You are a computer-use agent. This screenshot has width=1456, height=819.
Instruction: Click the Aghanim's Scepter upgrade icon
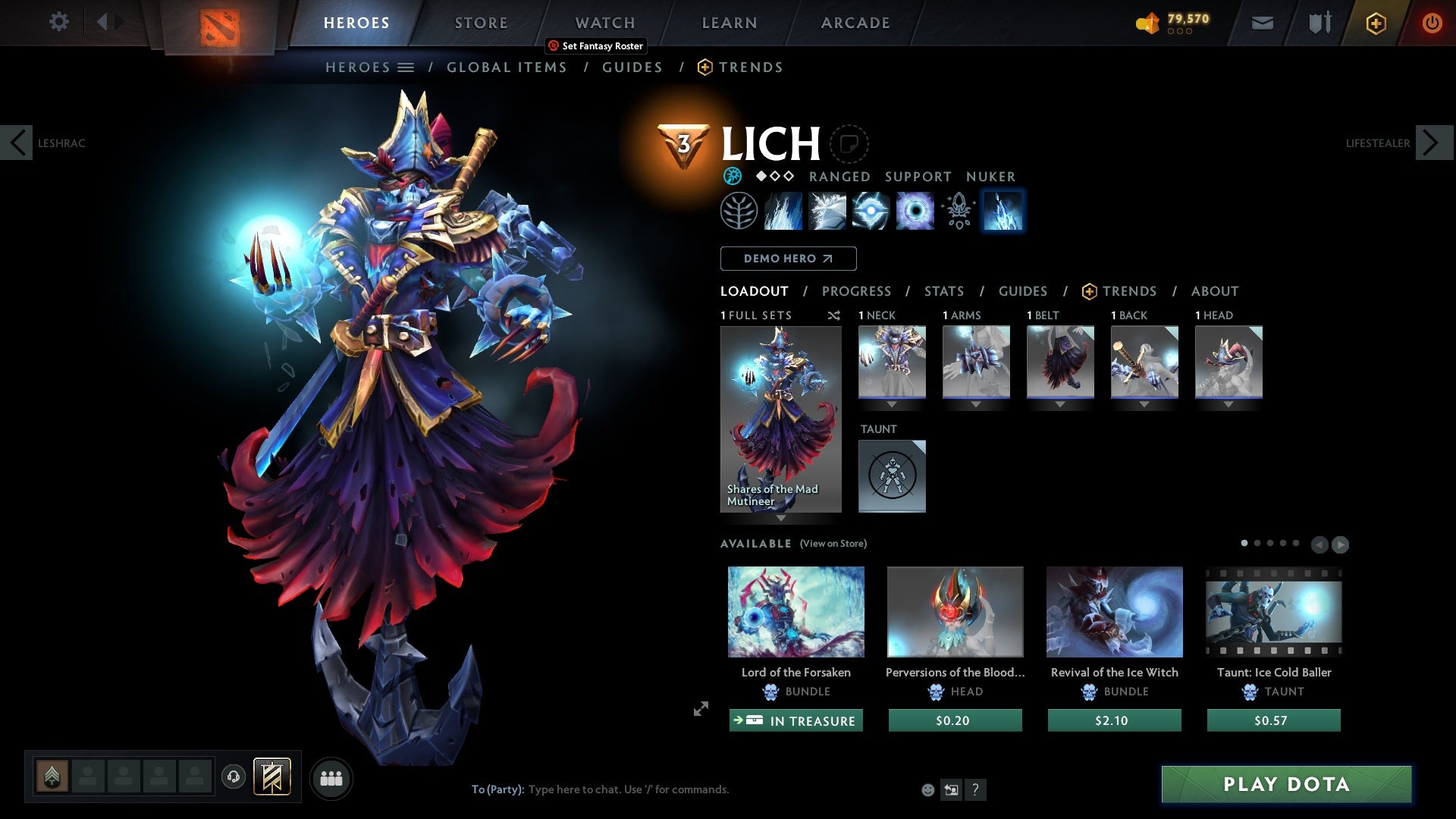[958, 211]
